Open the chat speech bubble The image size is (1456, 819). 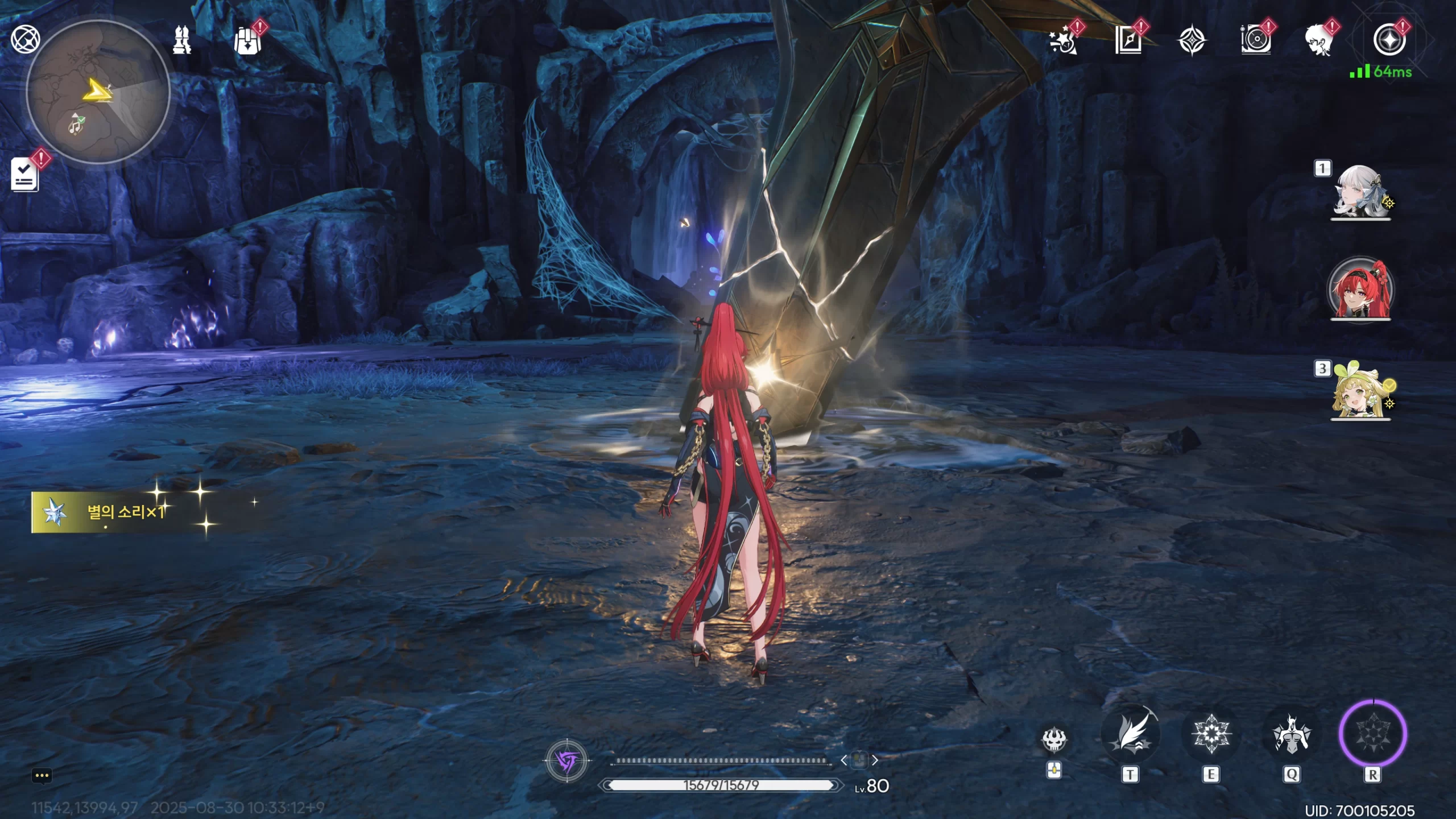(42, 776)
